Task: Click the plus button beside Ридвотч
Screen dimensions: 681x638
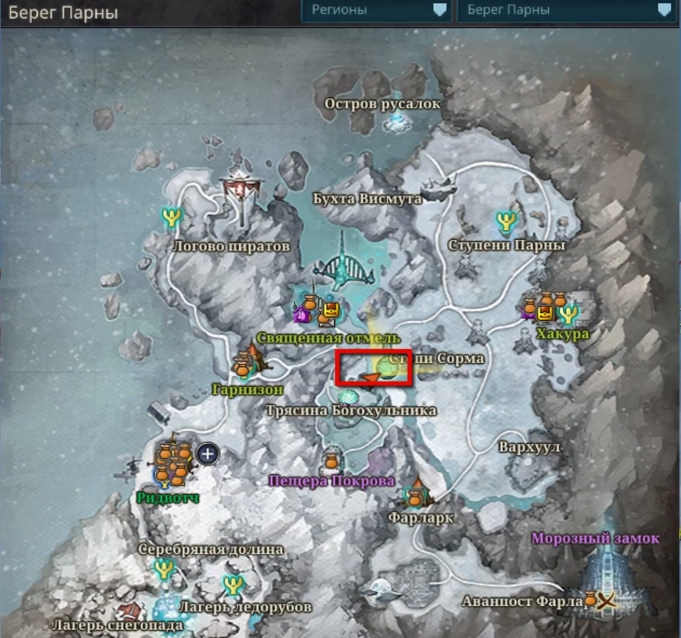Action: pos(208,453)
